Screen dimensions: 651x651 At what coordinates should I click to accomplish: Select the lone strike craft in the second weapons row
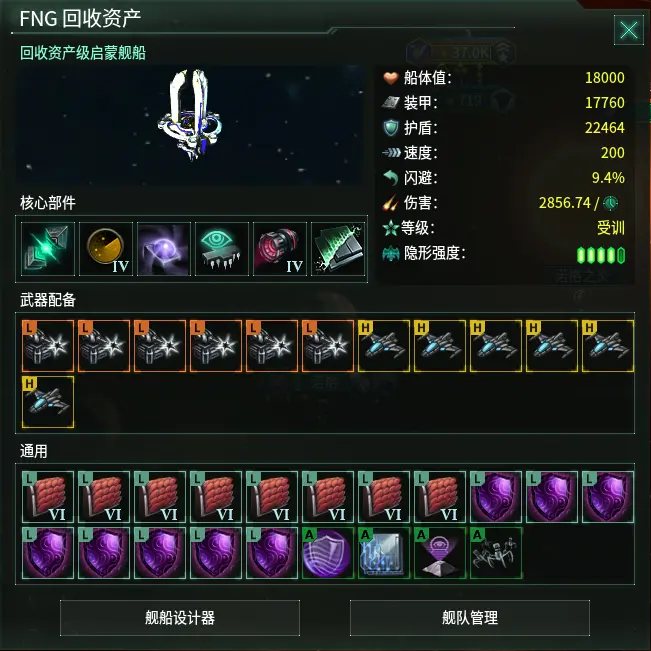point(48,402)
